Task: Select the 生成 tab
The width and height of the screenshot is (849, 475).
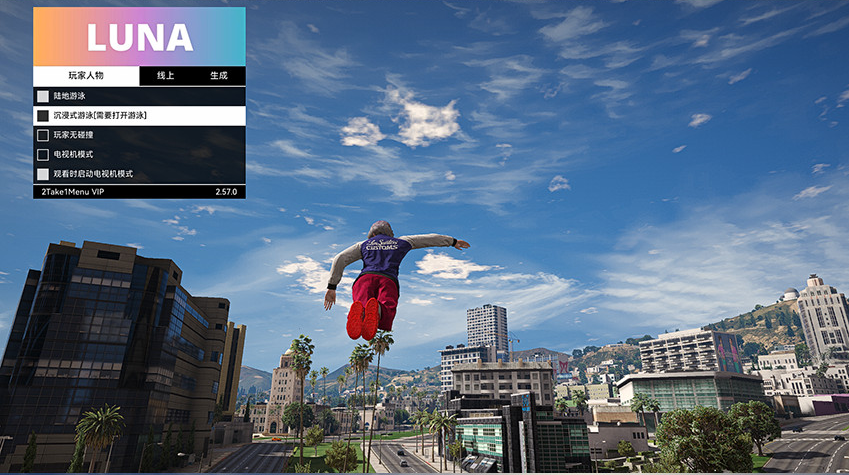Action: tap(218, 76)
